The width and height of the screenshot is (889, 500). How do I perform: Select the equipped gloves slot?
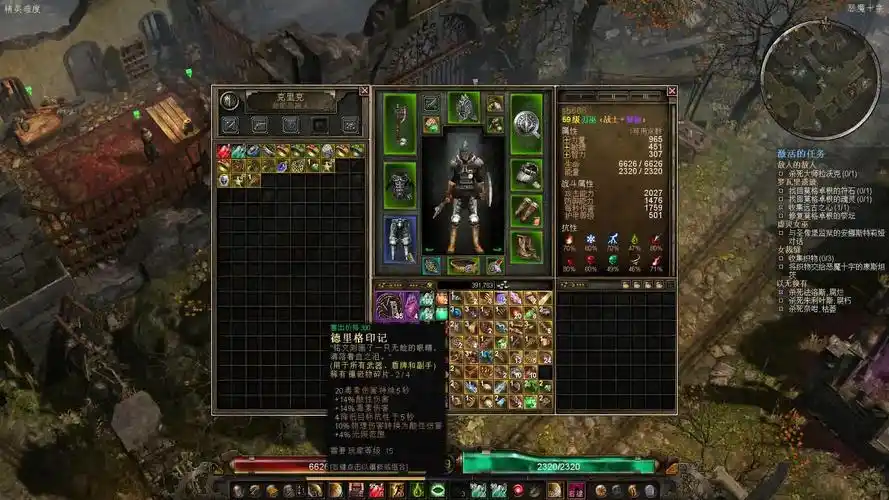526,173
